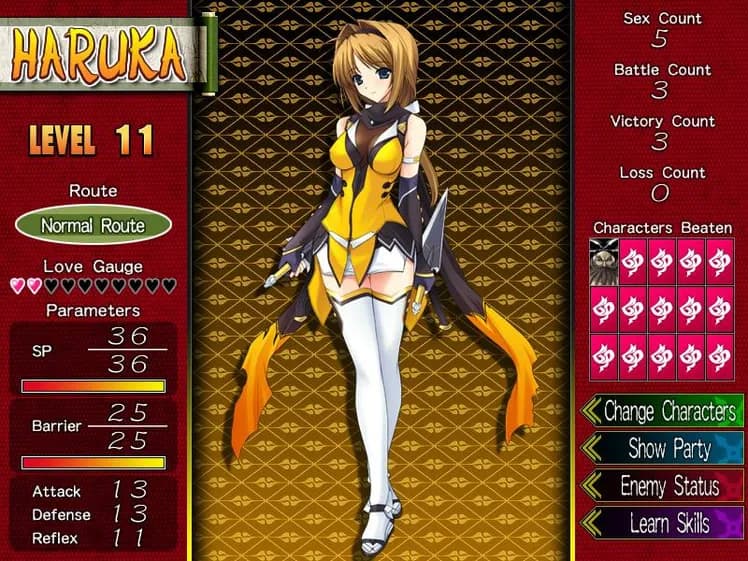Select the Show Party button

point(668,448)
